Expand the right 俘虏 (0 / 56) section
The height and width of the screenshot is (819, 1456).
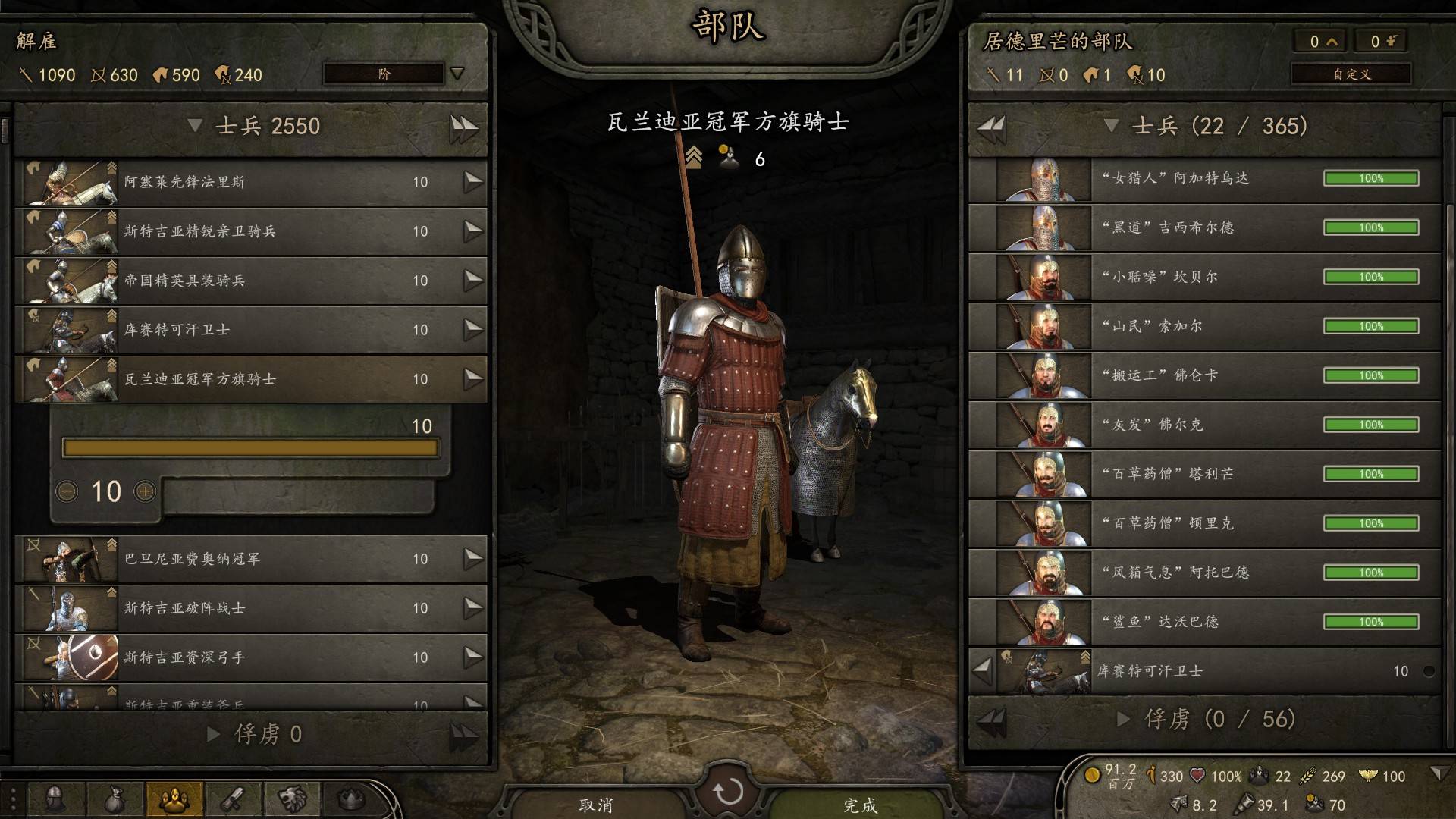(1124, 719)
